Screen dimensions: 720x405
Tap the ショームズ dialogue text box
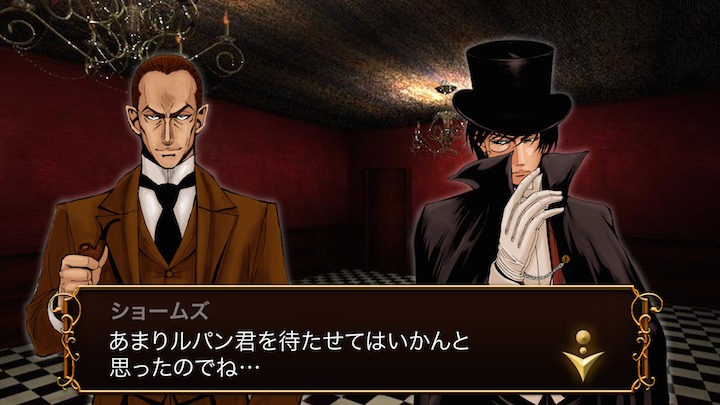point(330,342)
